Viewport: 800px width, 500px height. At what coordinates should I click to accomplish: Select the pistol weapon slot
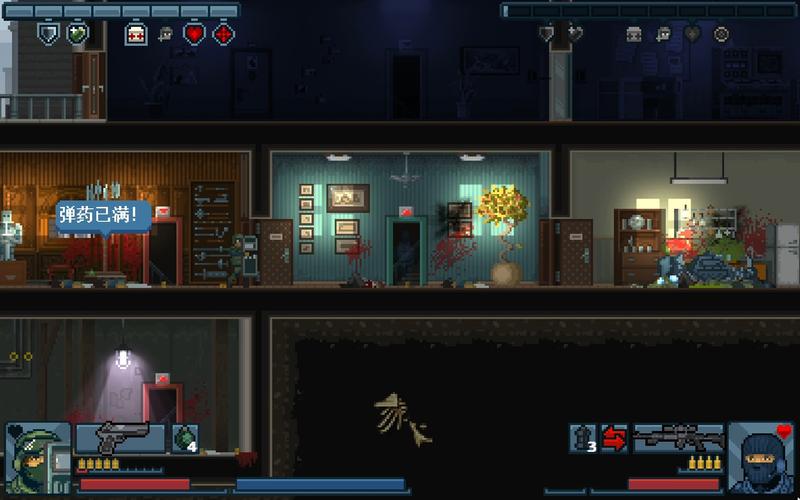120,438
